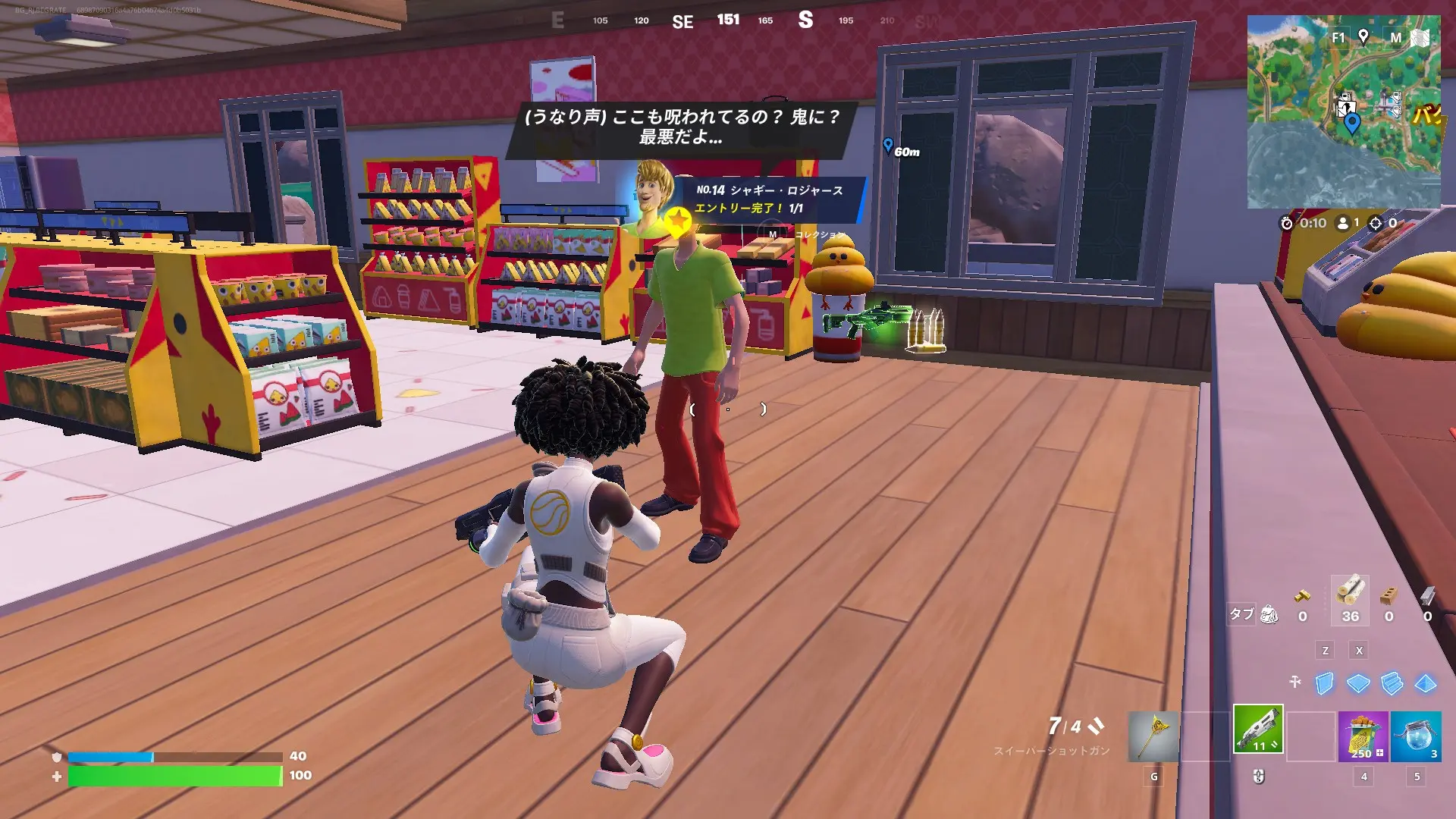Viewport: 1456px width, 819px height.
Task: Toggle the build mode tools icon
Action: [x=1295, y=682]
